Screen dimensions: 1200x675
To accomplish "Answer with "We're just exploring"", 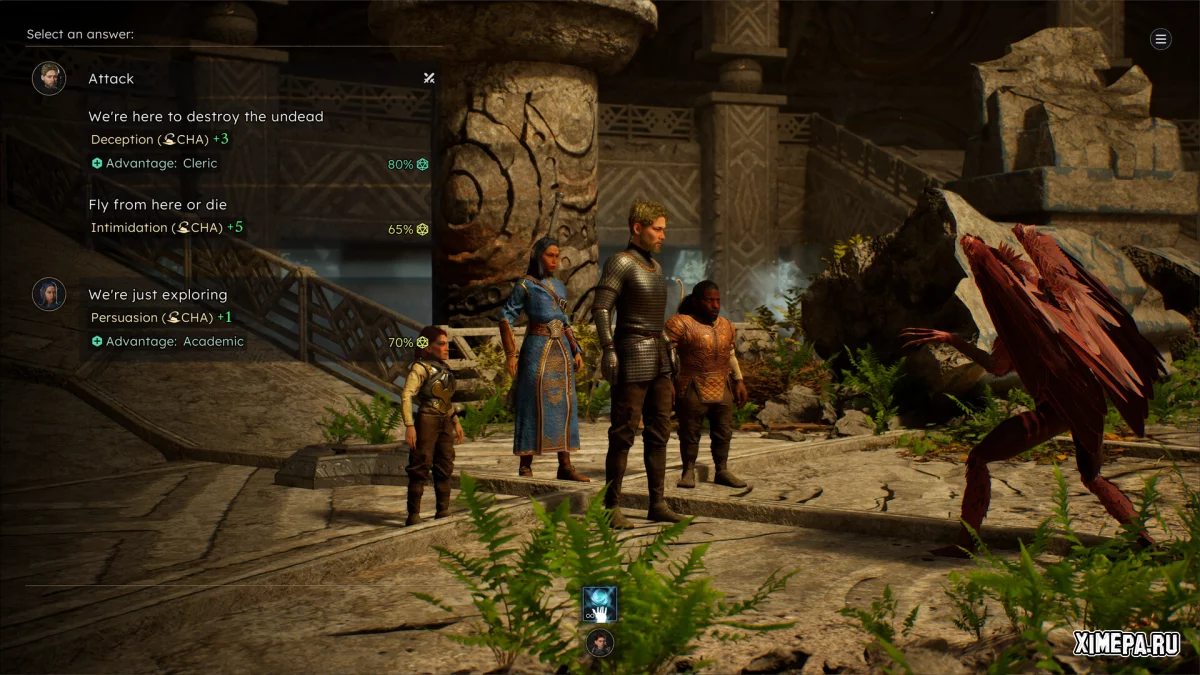I will pyautogui.click(x=157, y=295).
